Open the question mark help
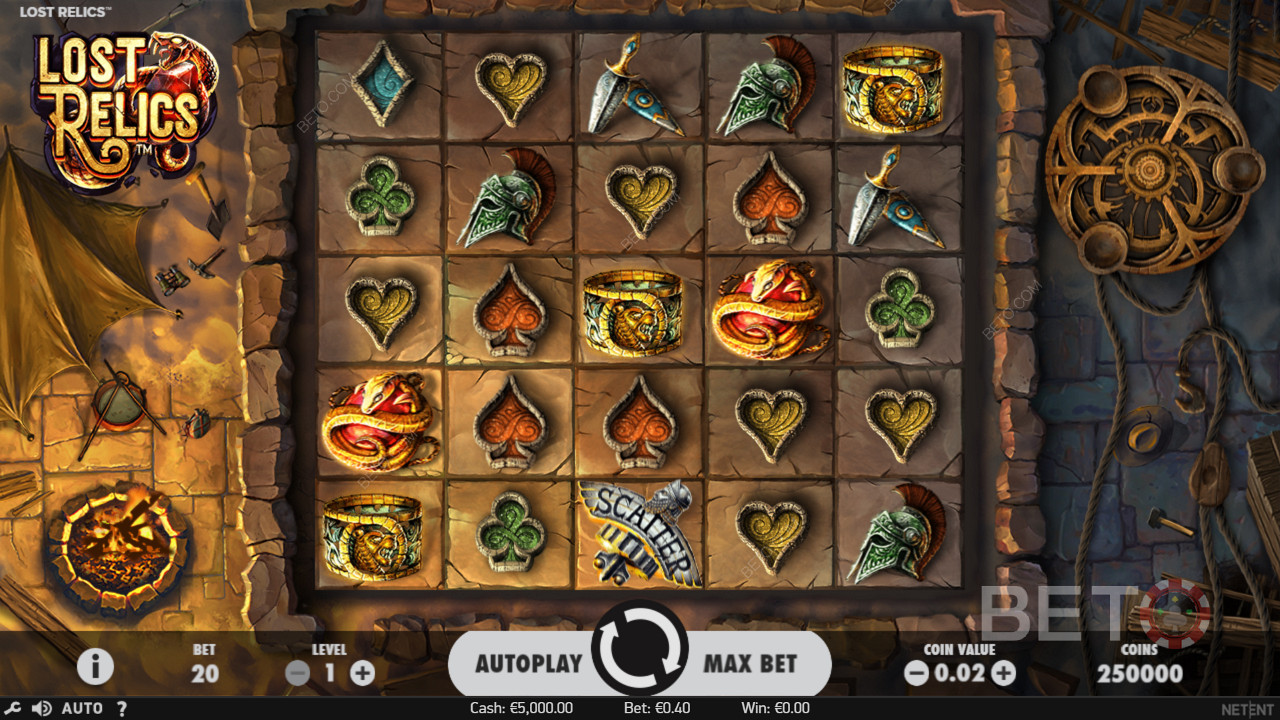 122,708
